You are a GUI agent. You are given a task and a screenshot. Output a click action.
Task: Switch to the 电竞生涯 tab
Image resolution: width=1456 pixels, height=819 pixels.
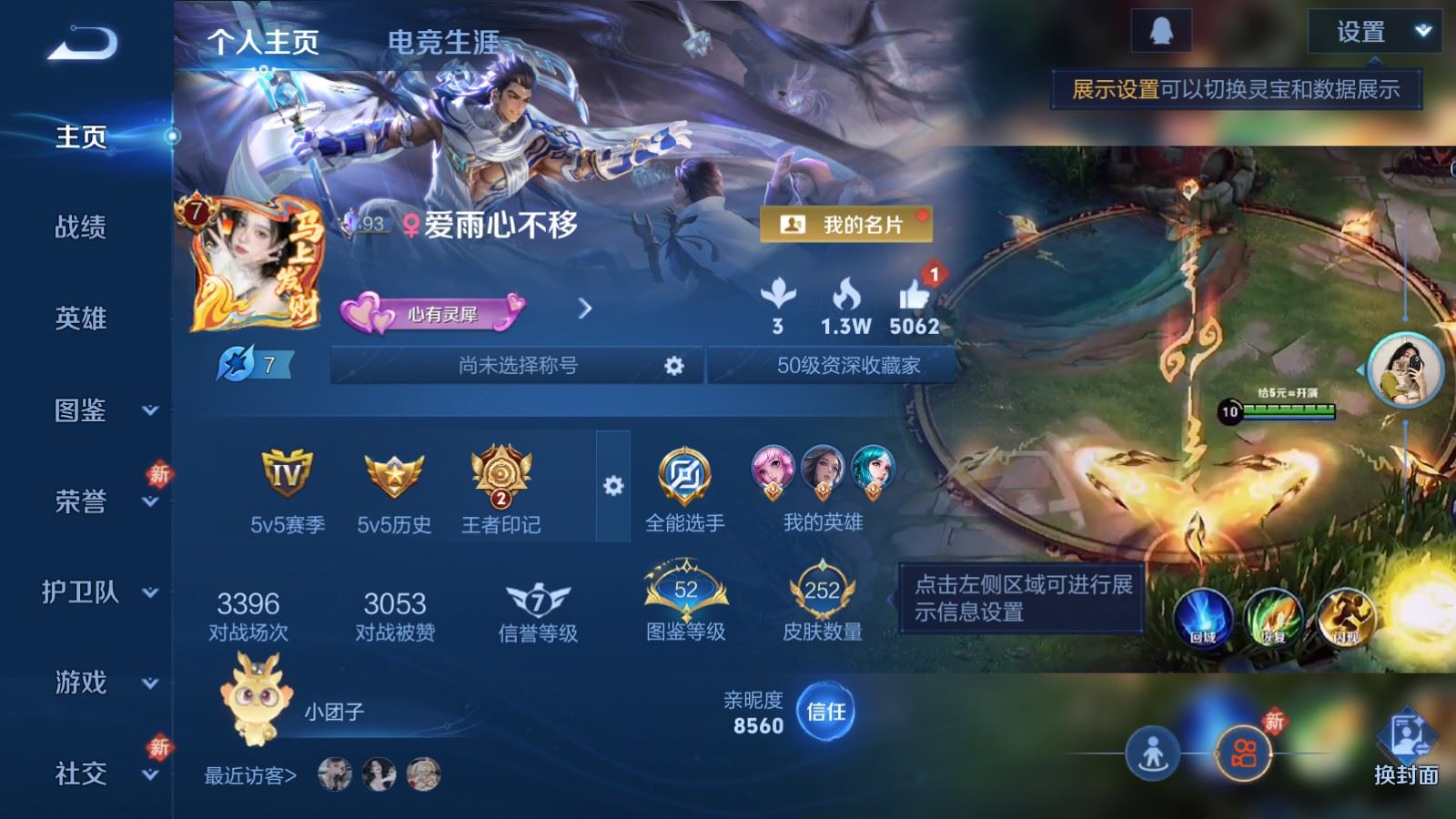pos(444,40)
